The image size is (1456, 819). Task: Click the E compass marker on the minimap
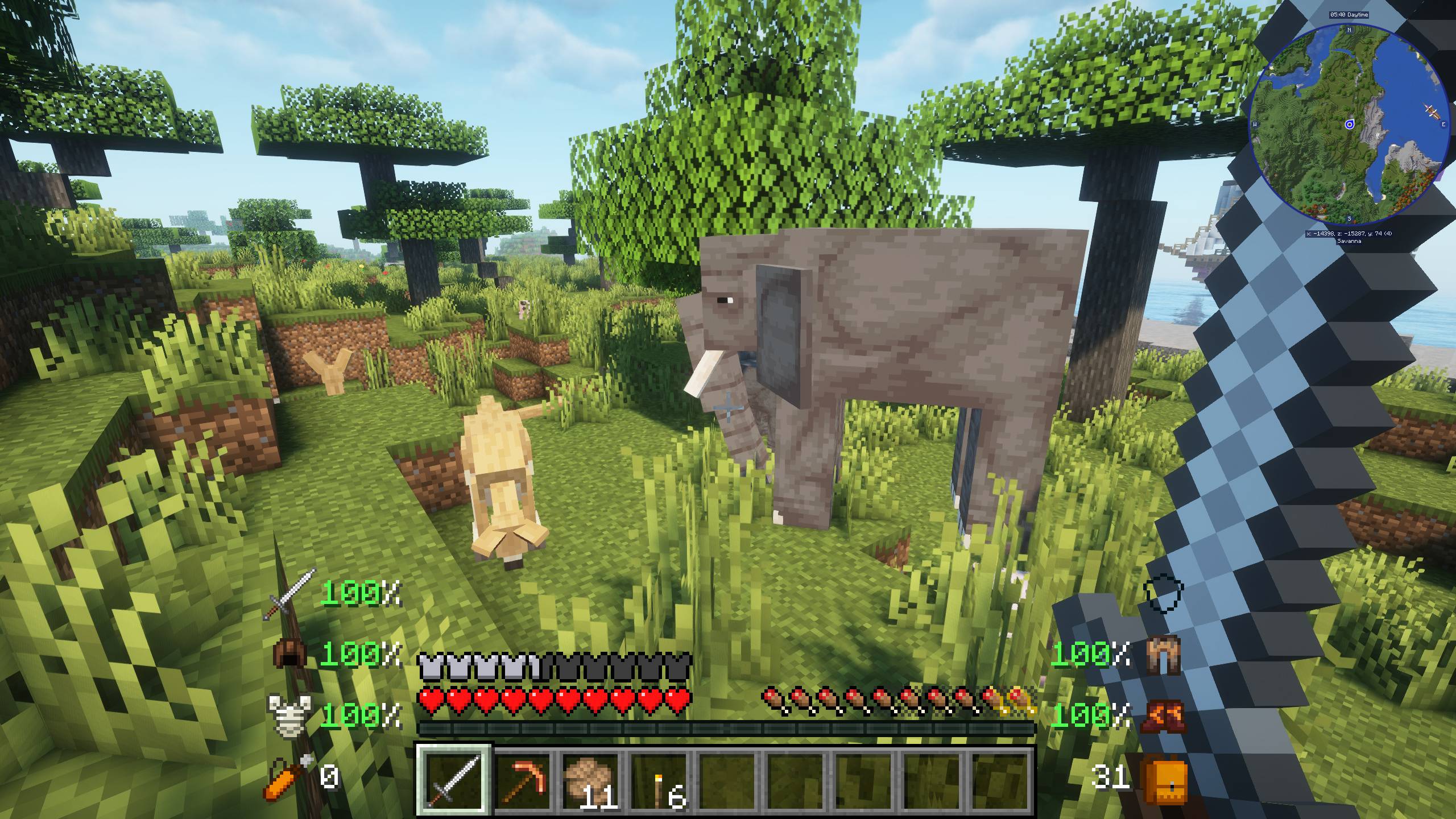[x=1443, y=125]
